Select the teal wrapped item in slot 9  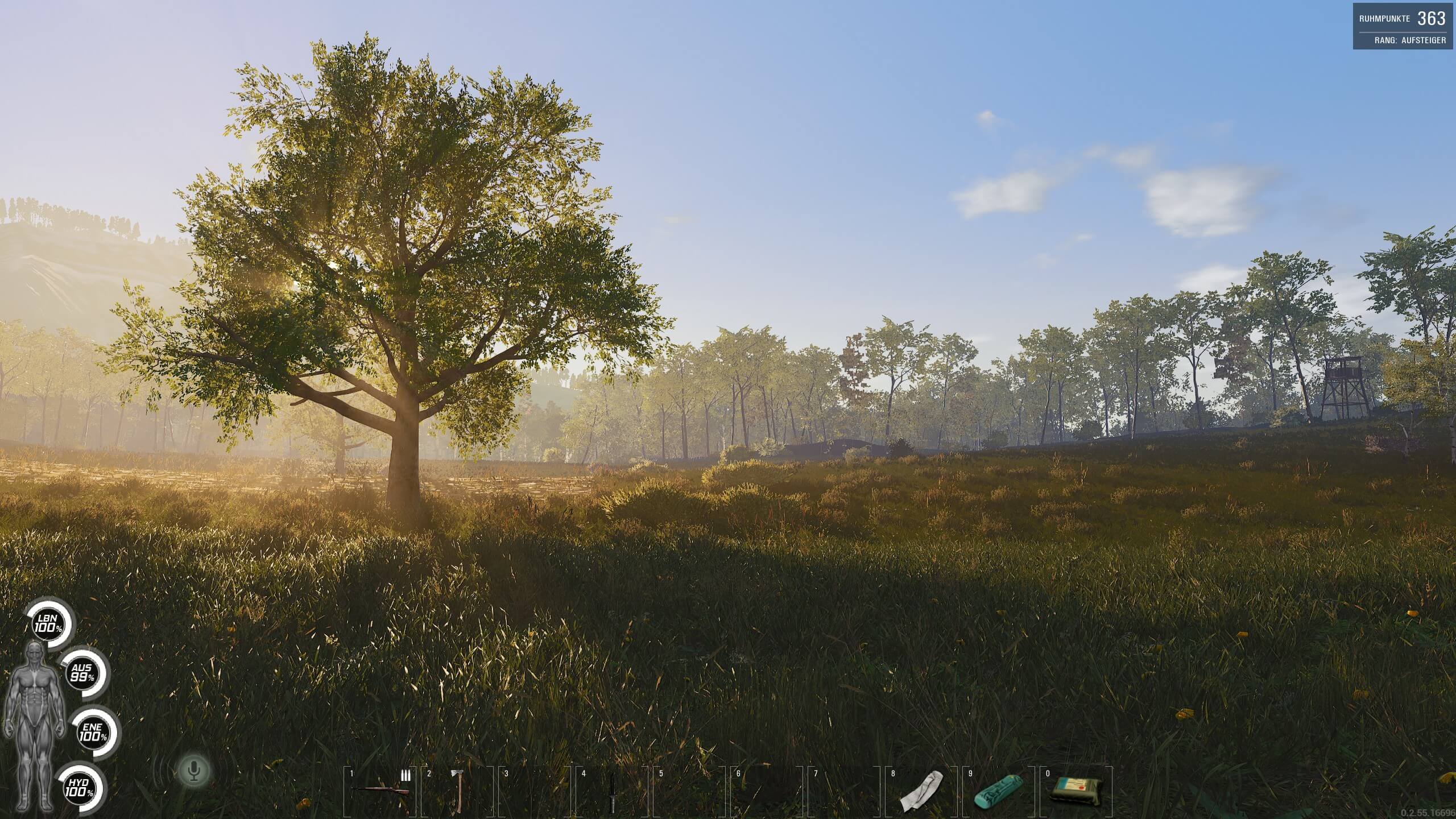[999, 791]
